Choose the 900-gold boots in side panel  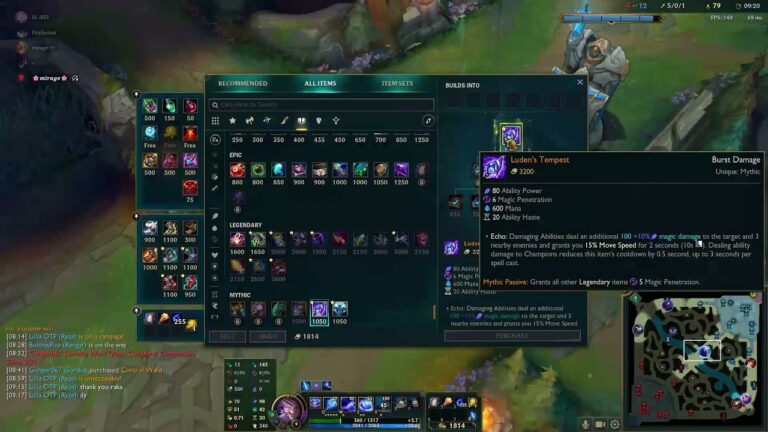click(x=150, y=228)
